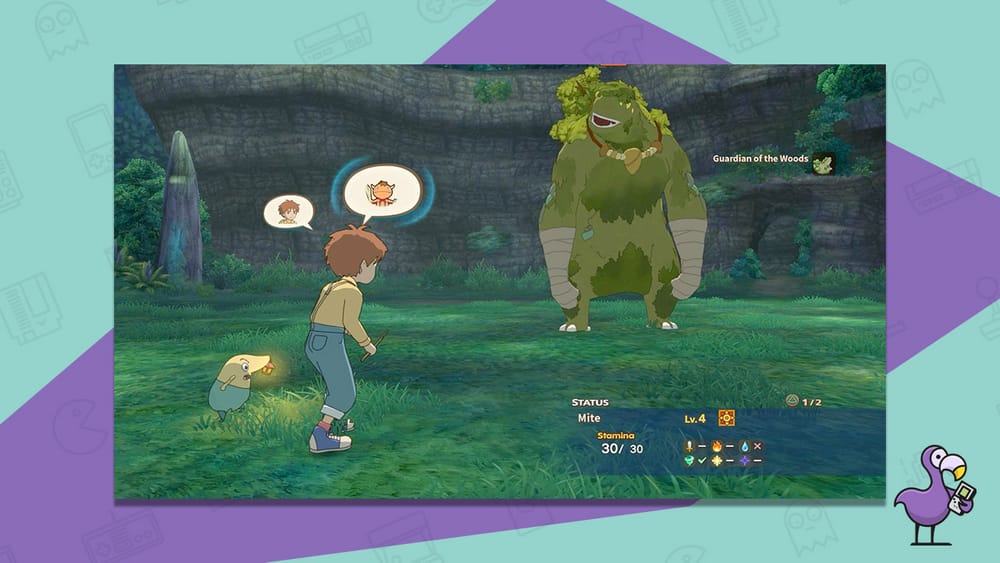Select the Mite familiar speech bubble

click(x=382, y=193)
